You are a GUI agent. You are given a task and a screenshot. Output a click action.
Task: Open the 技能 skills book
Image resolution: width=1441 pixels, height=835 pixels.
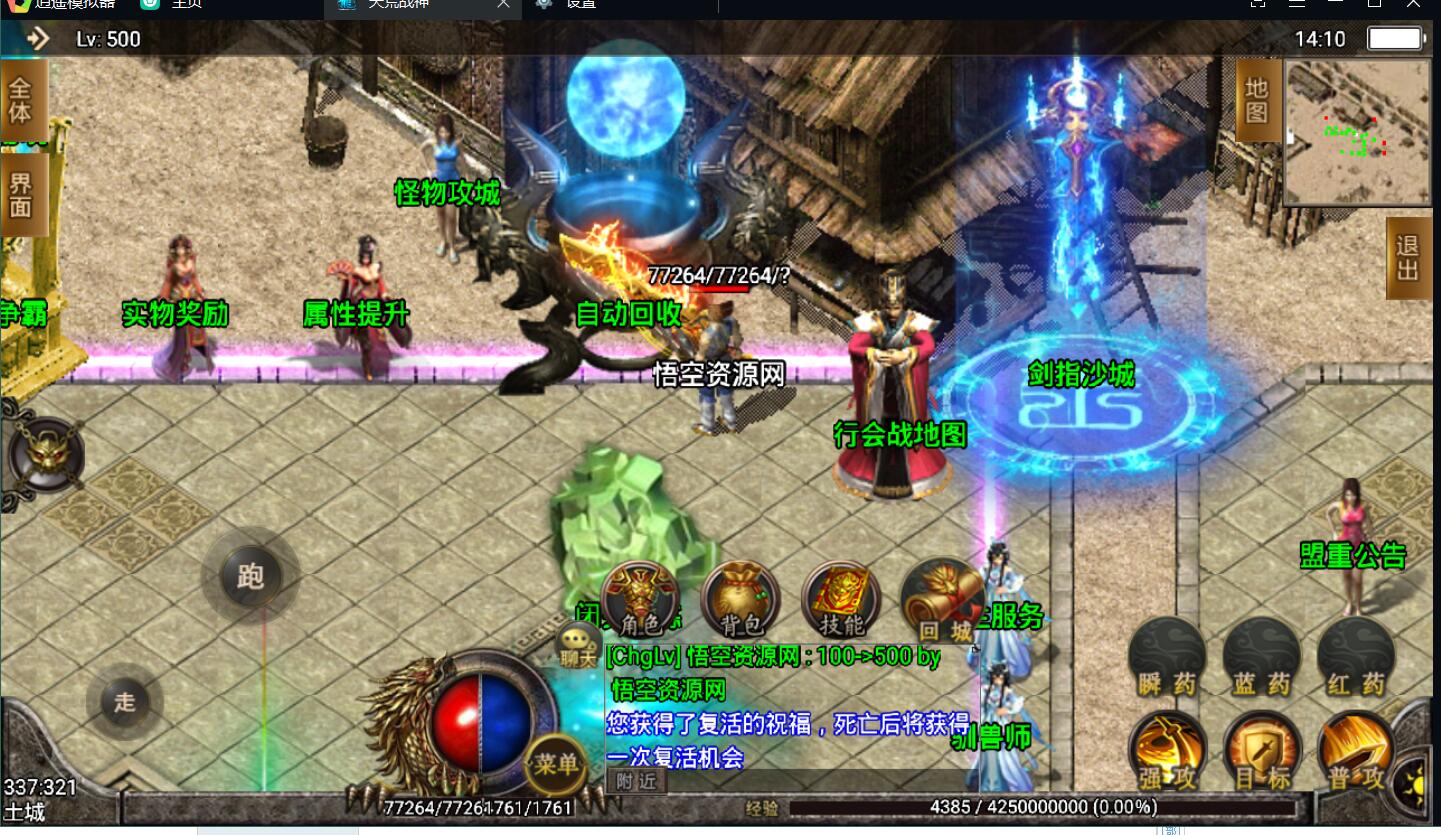point(841,600)
